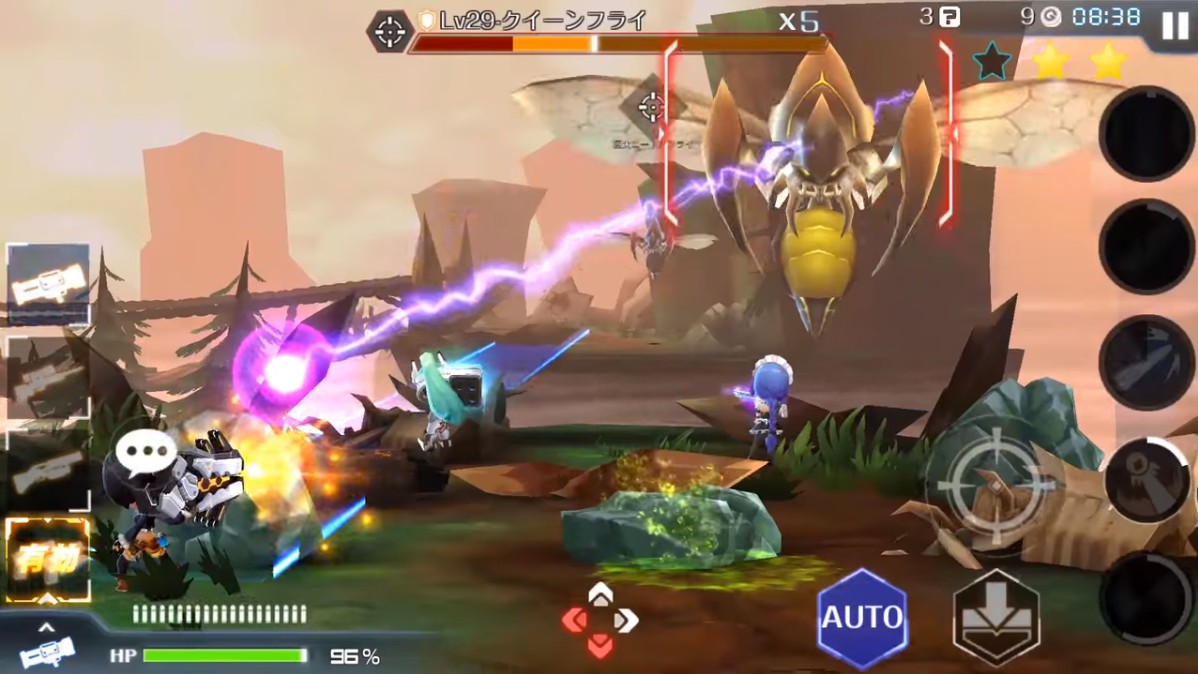Click the target lock icon beside boss name
This screenshot has height=674, width=1198.
coord(389,31)
